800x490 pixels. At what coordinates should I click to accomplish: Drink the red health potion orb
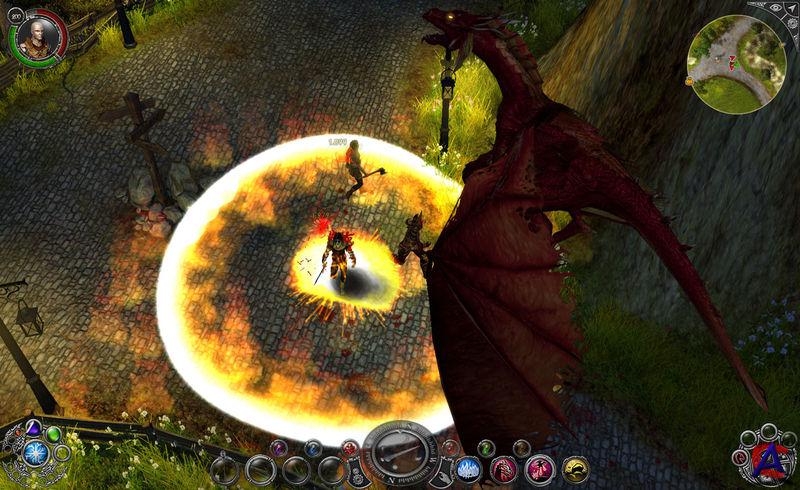[349, 447]
